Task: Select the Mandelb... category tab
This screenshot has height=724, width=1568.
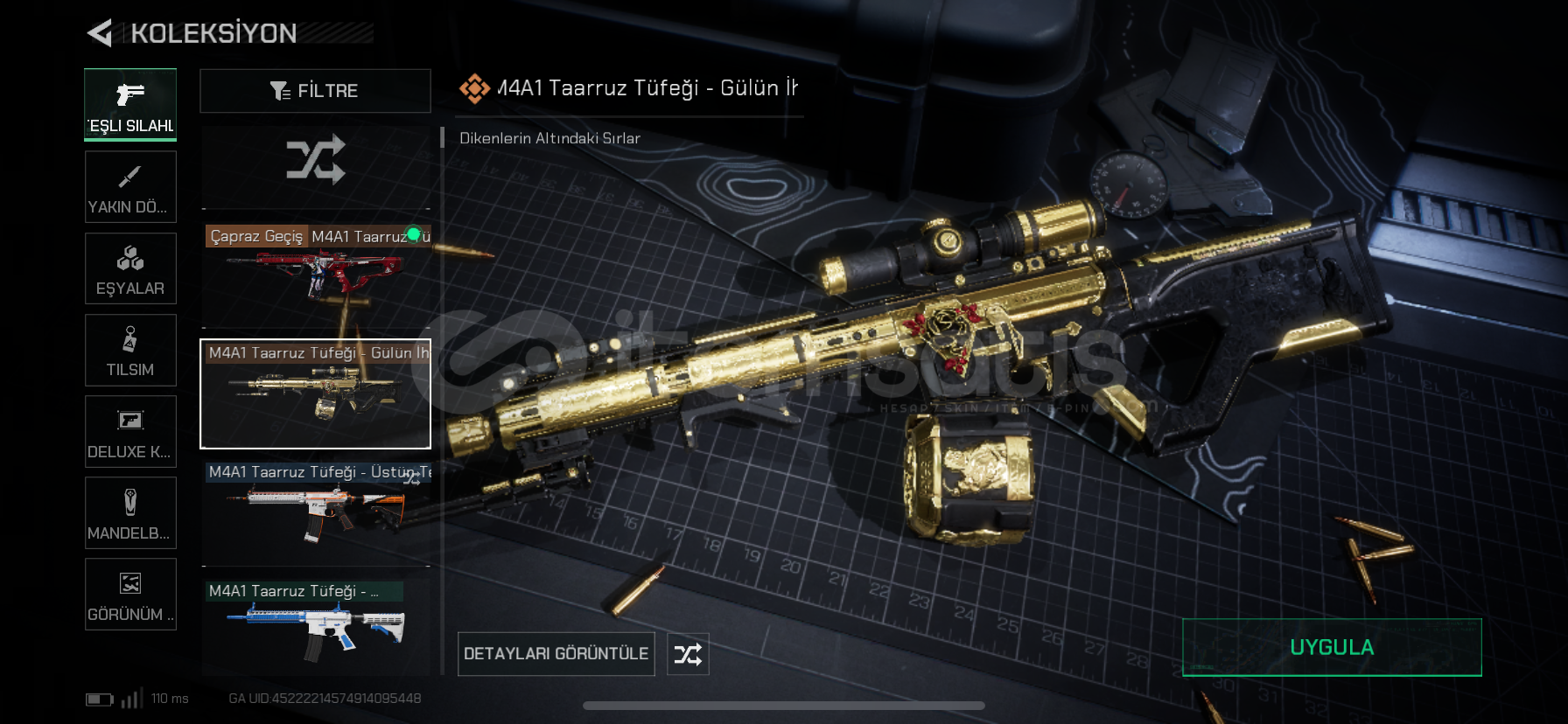Action: tap(130, 512)
